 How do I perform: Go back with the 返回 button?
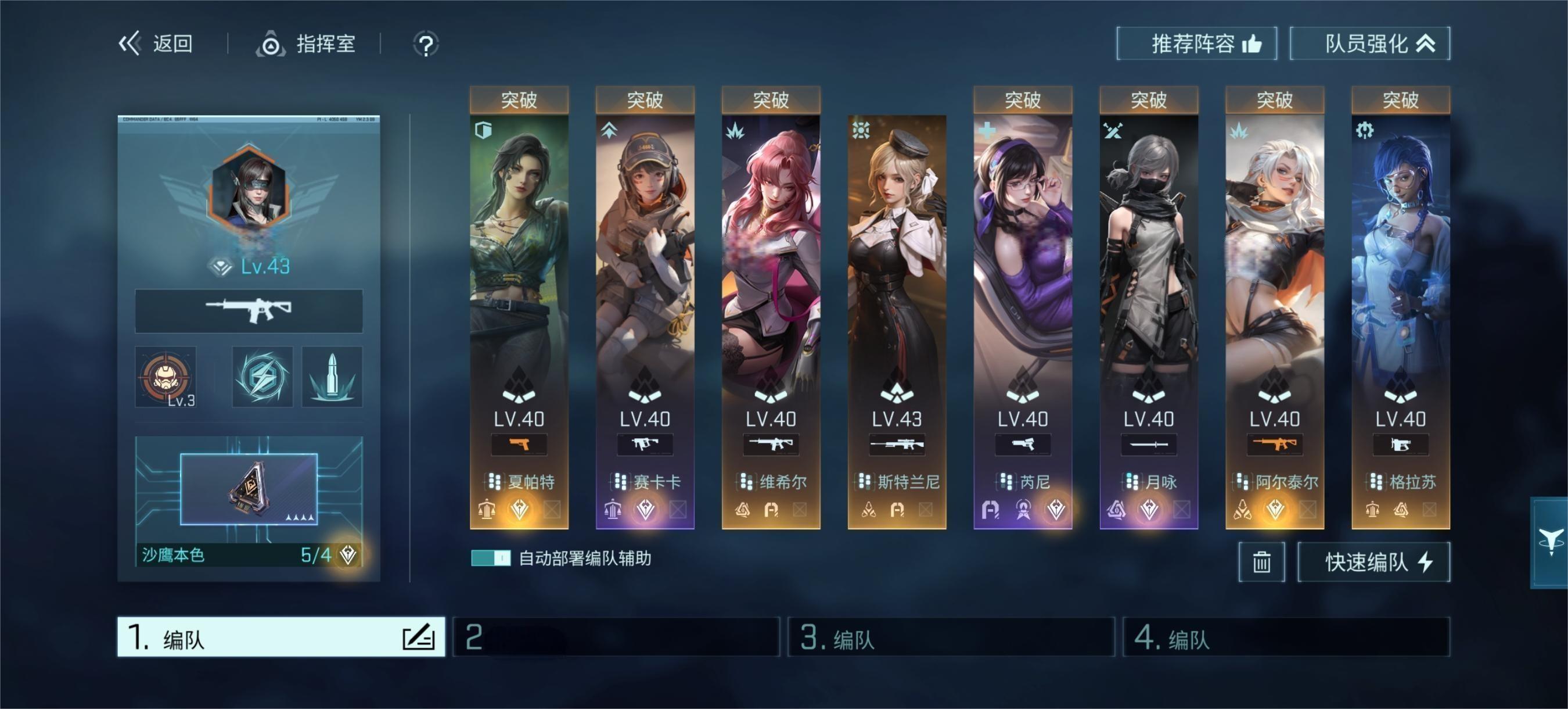pos(156,44)
